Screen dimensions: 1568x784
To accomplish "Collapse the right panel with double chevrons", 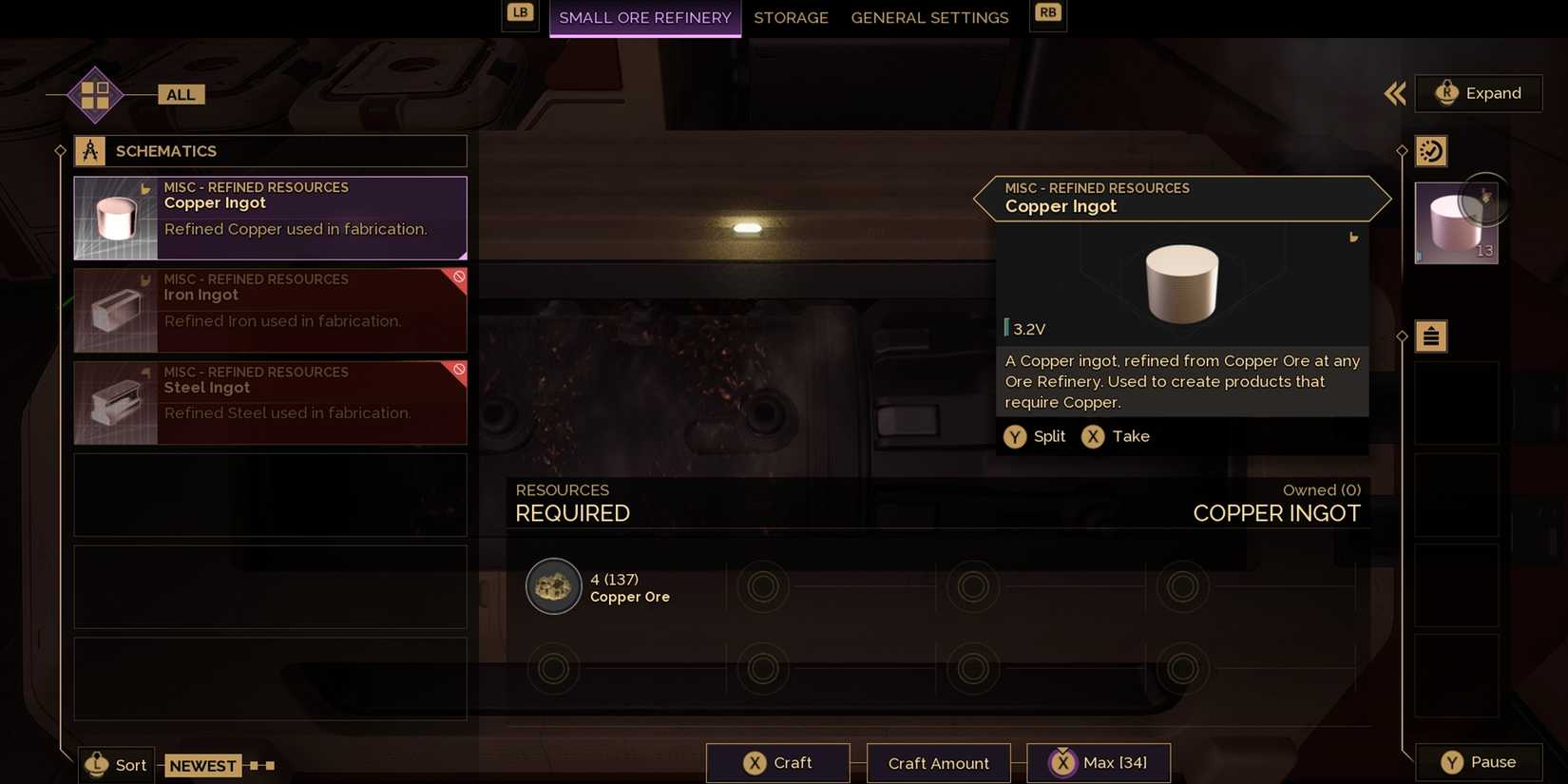I will coord(1394,93).
